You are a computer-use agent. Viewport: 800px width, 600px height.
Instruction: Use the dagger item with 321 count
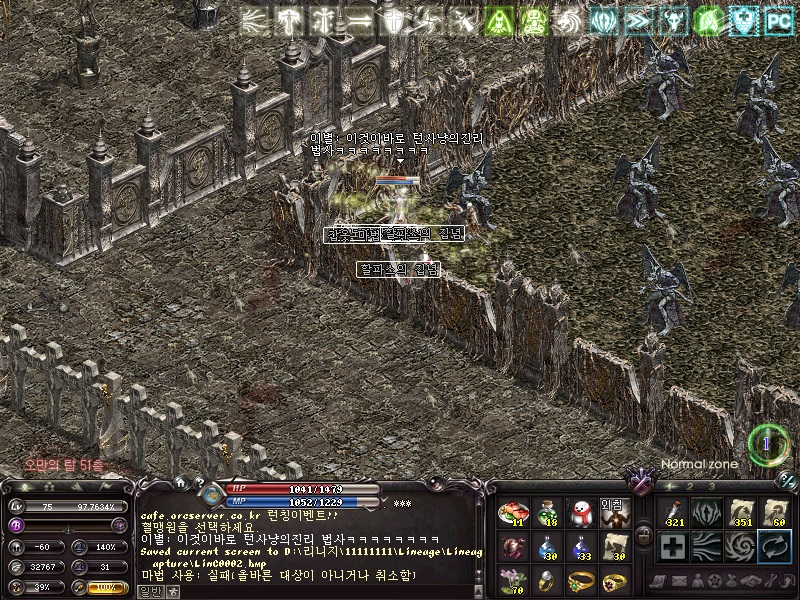click(673, 512)
